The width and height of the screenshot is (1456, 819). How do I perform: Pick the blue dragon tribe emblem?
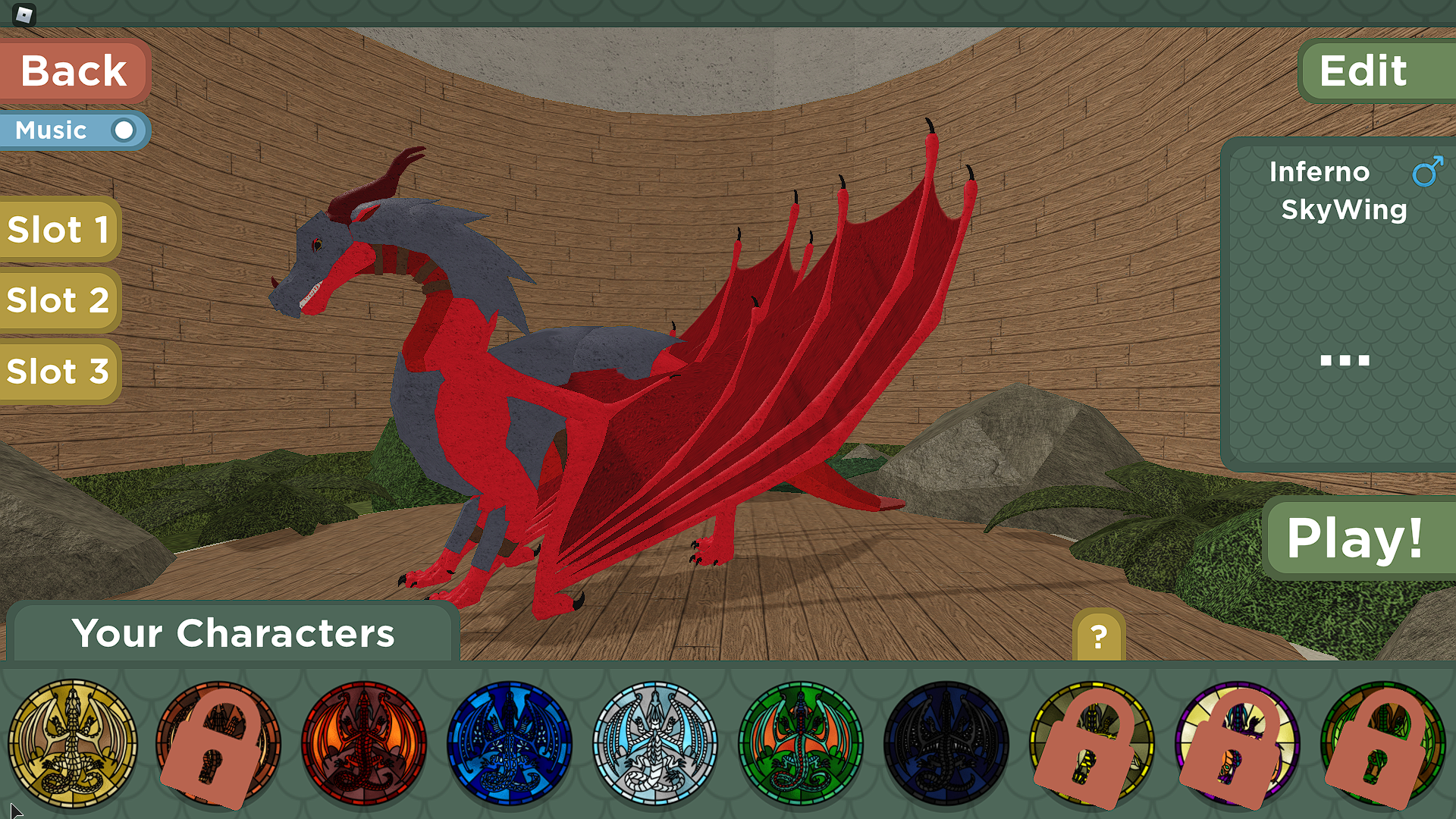coord(510,744)
